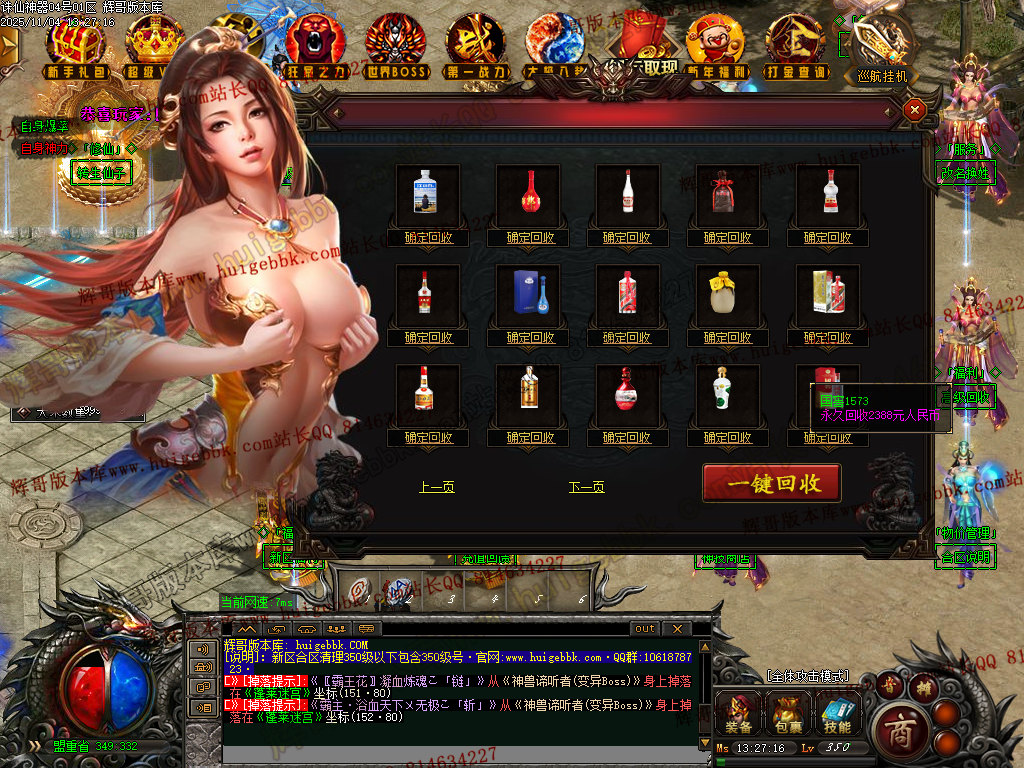Click the chat window's out button
Image resolution: width=1024 pixels, height=768 pixels.
click(645, 628)
